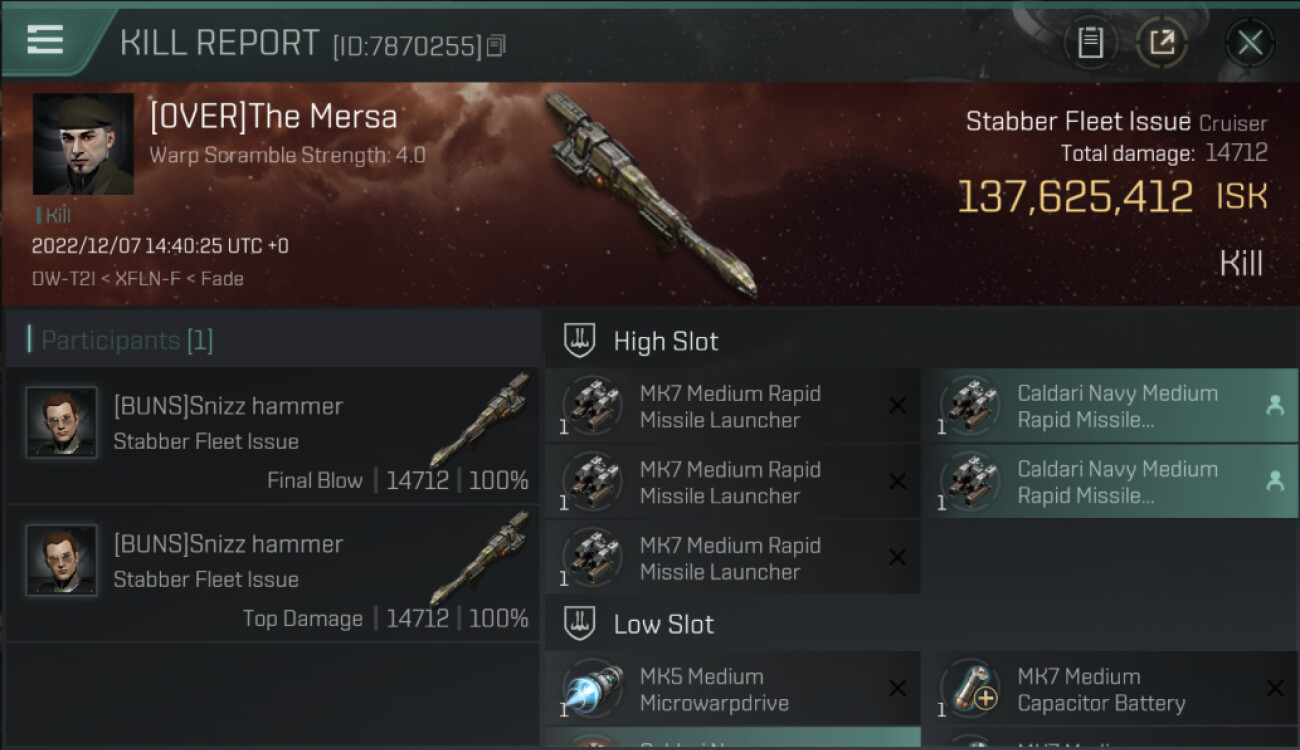Viewport: 1300px width, 750px height.
Task: Copy the kill report ID
Action: pos(497,45)
